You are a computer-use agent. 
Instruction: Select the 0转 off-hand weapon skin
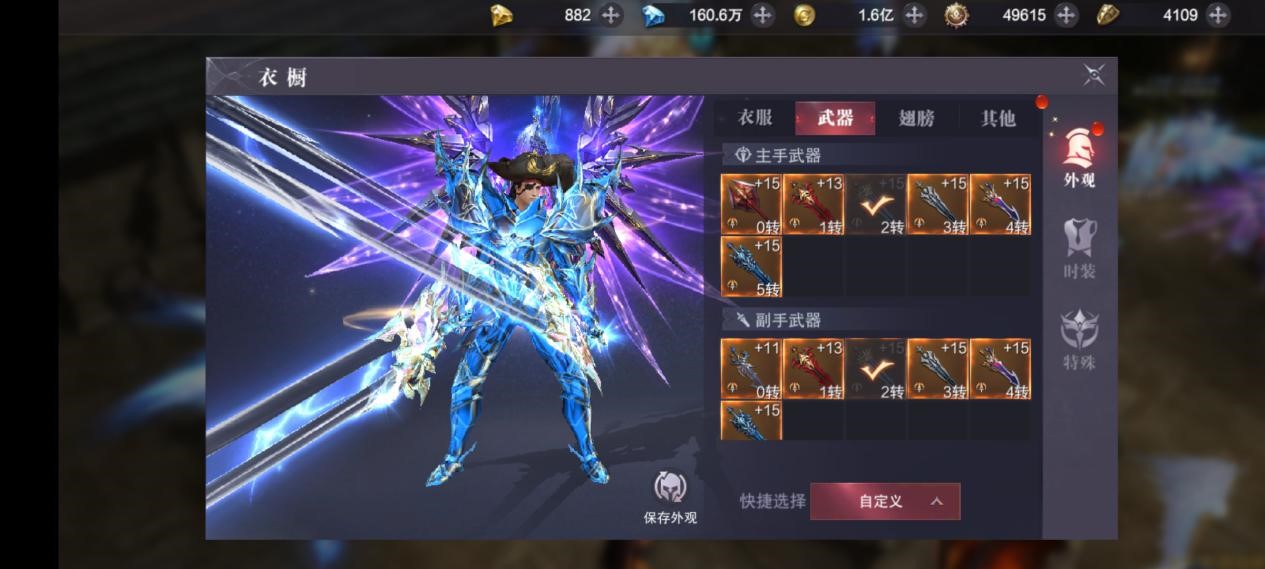coord(751,369)
